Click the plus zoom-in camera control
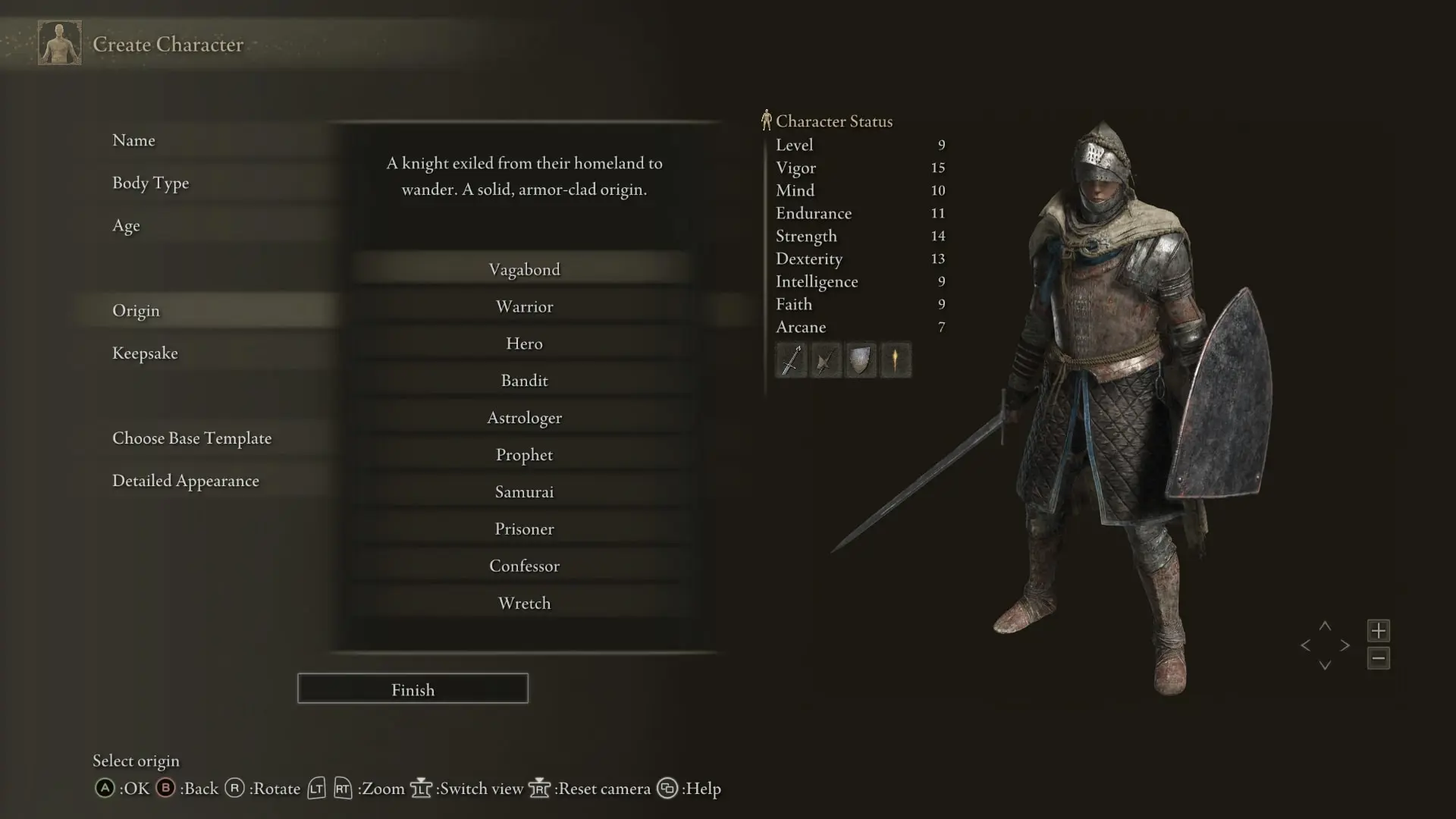1456x819 pixels. (x=1379, y=630)
